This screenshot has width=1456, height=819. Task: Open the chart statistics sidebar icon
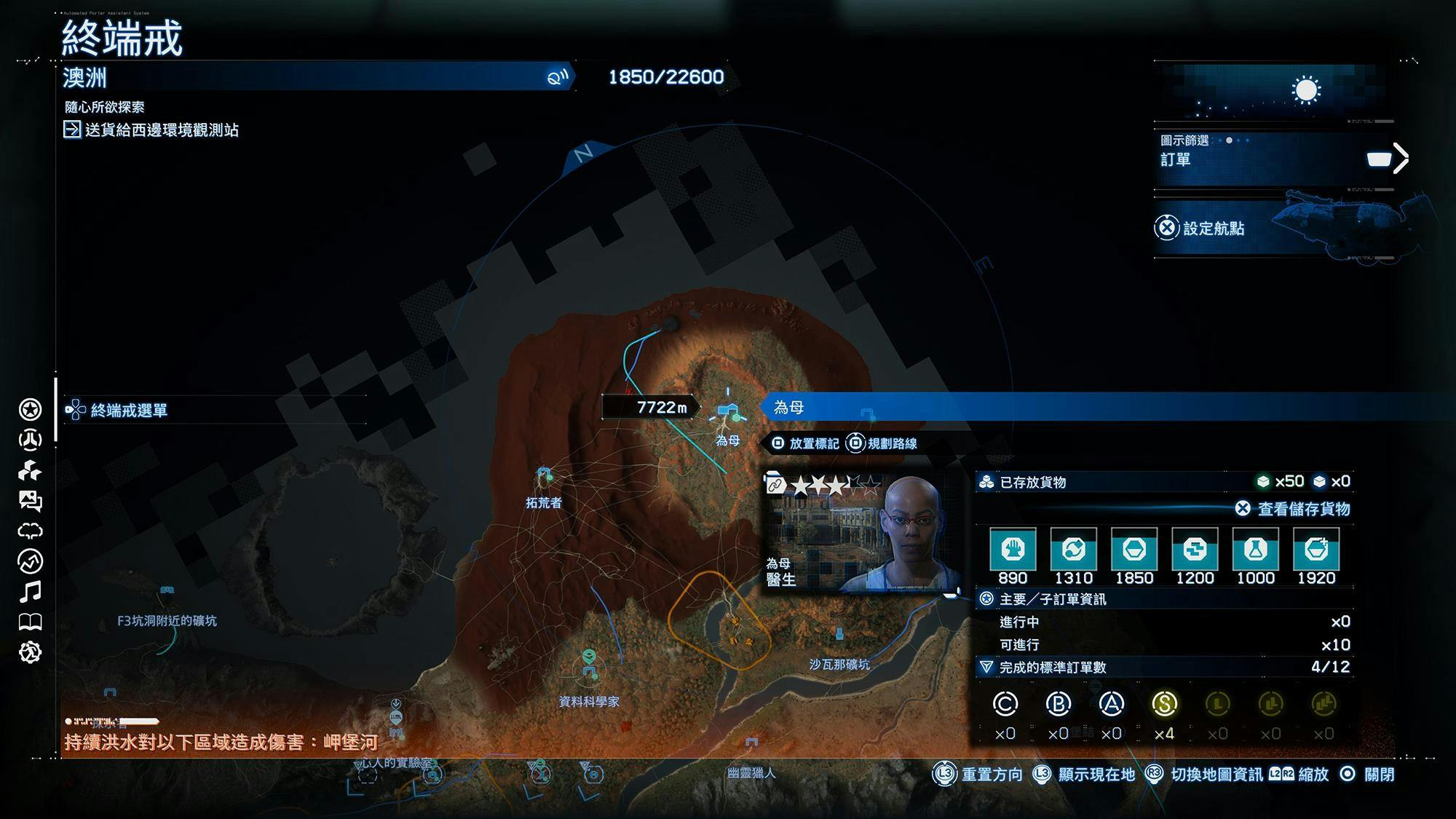tap(30, 561)
